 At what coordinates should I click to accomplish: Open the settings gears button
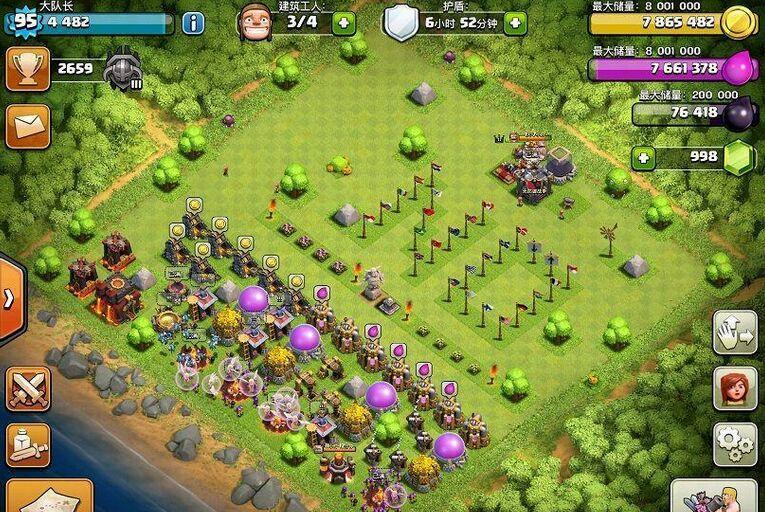coord(734,443)
